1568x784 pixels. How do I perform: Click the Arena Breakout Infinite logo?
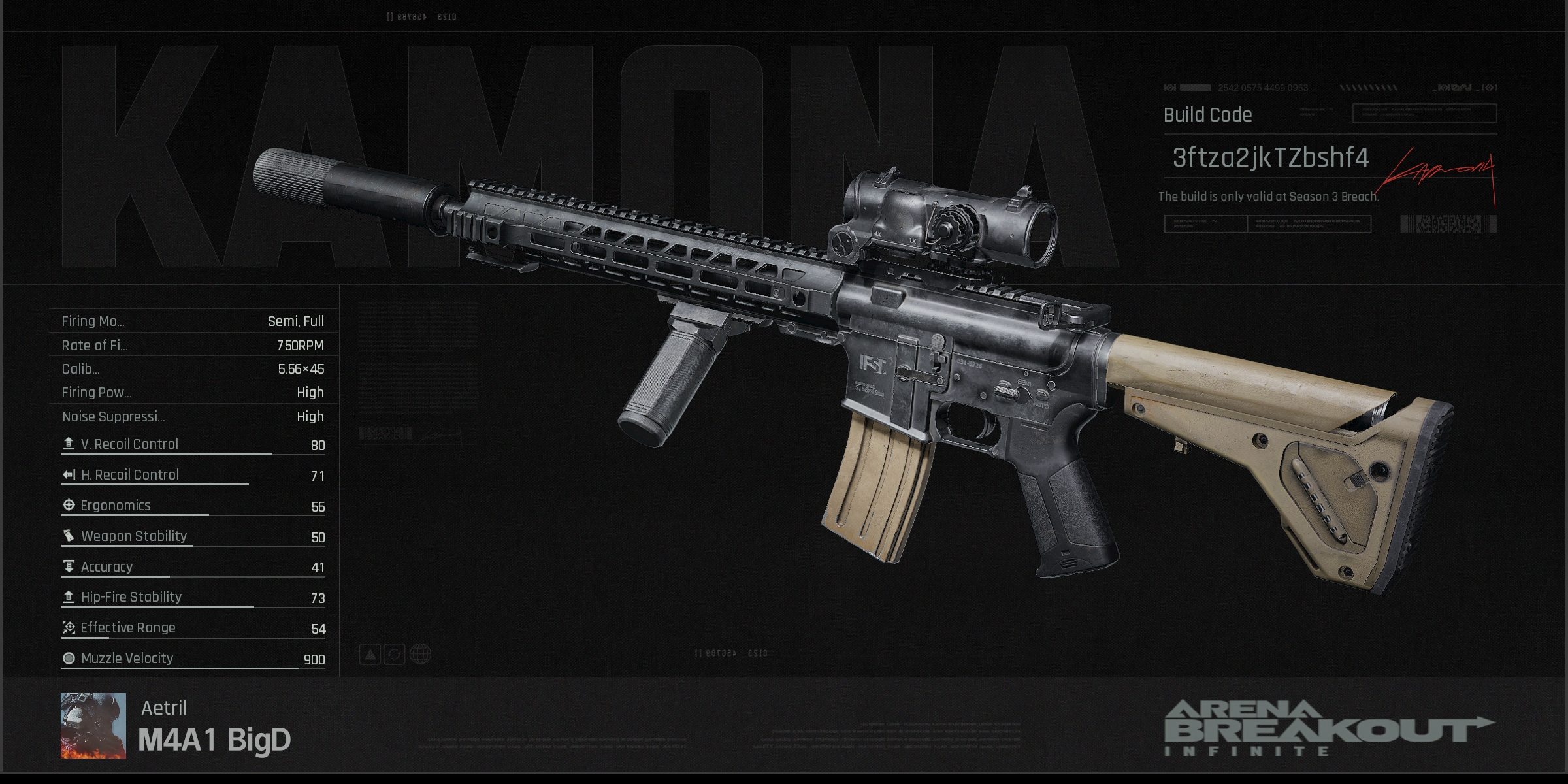1328,728
